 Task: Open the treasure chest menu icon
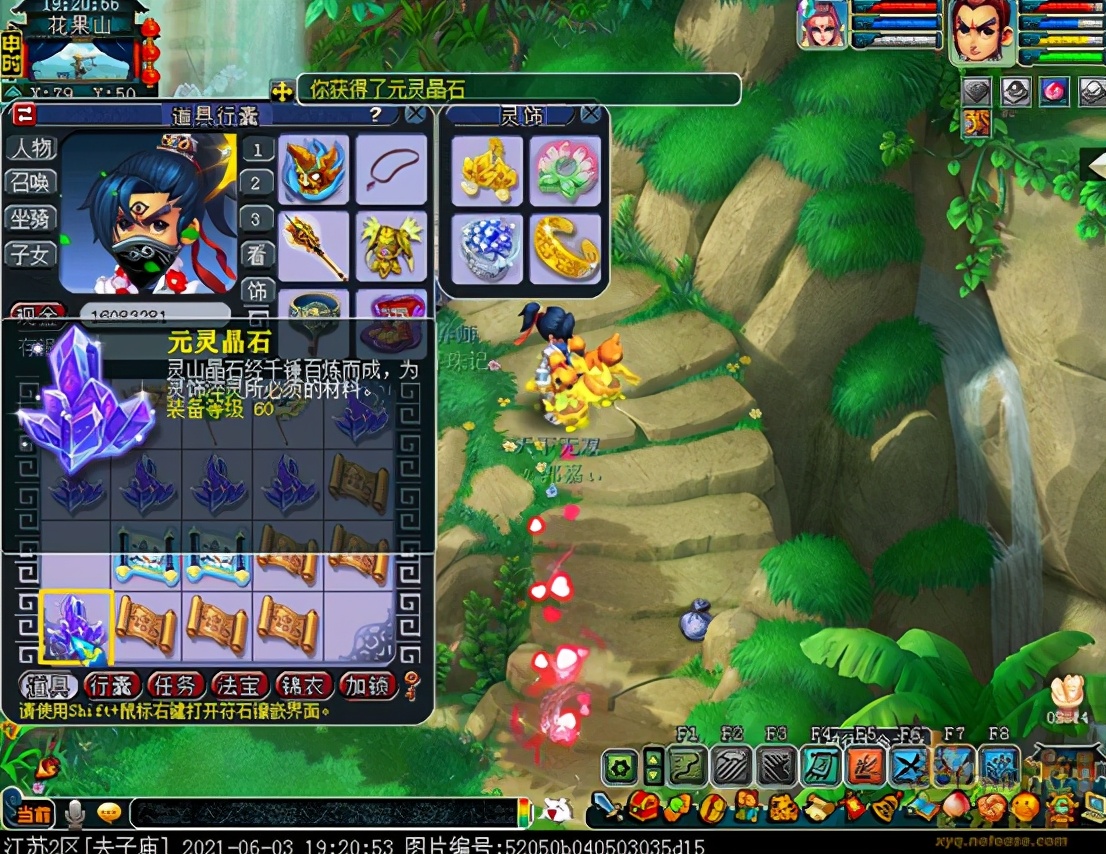click(642, 805)
